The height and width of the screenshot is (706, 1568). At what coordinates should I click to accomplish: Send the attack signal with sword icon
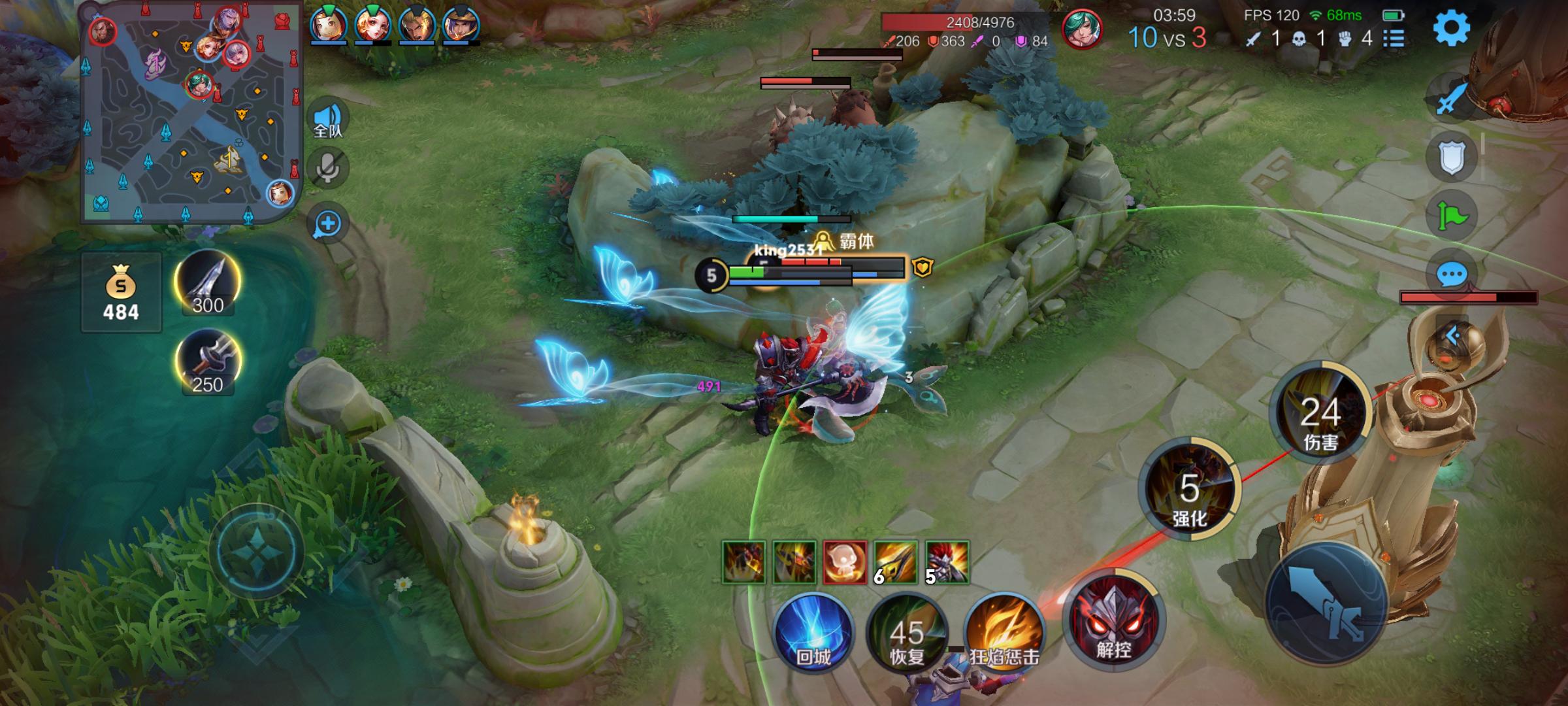tap(1452, 98)
